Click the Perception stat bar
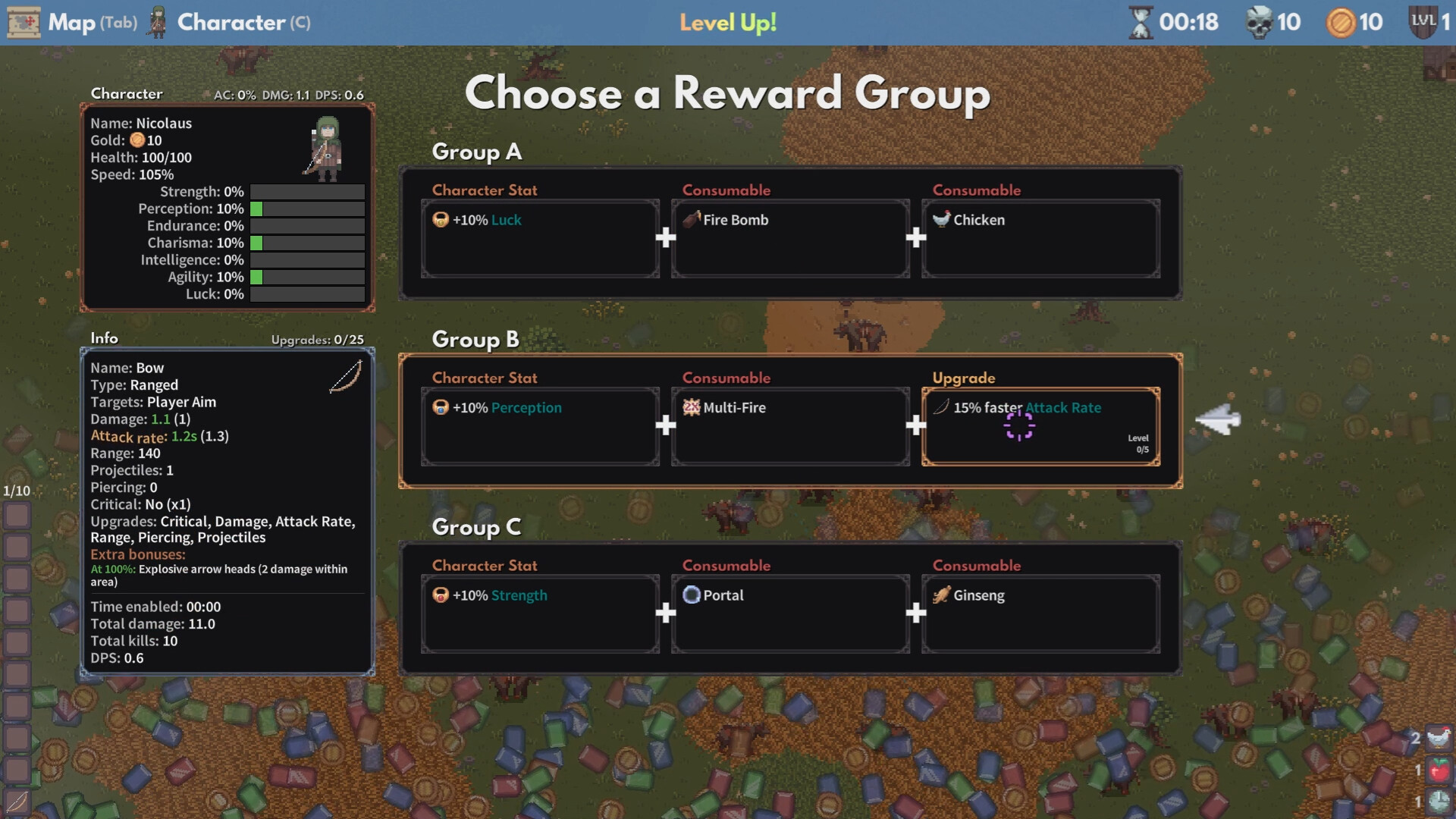Image resolution: width=1456 pixels, height=819 pixels. click(307, 209)
